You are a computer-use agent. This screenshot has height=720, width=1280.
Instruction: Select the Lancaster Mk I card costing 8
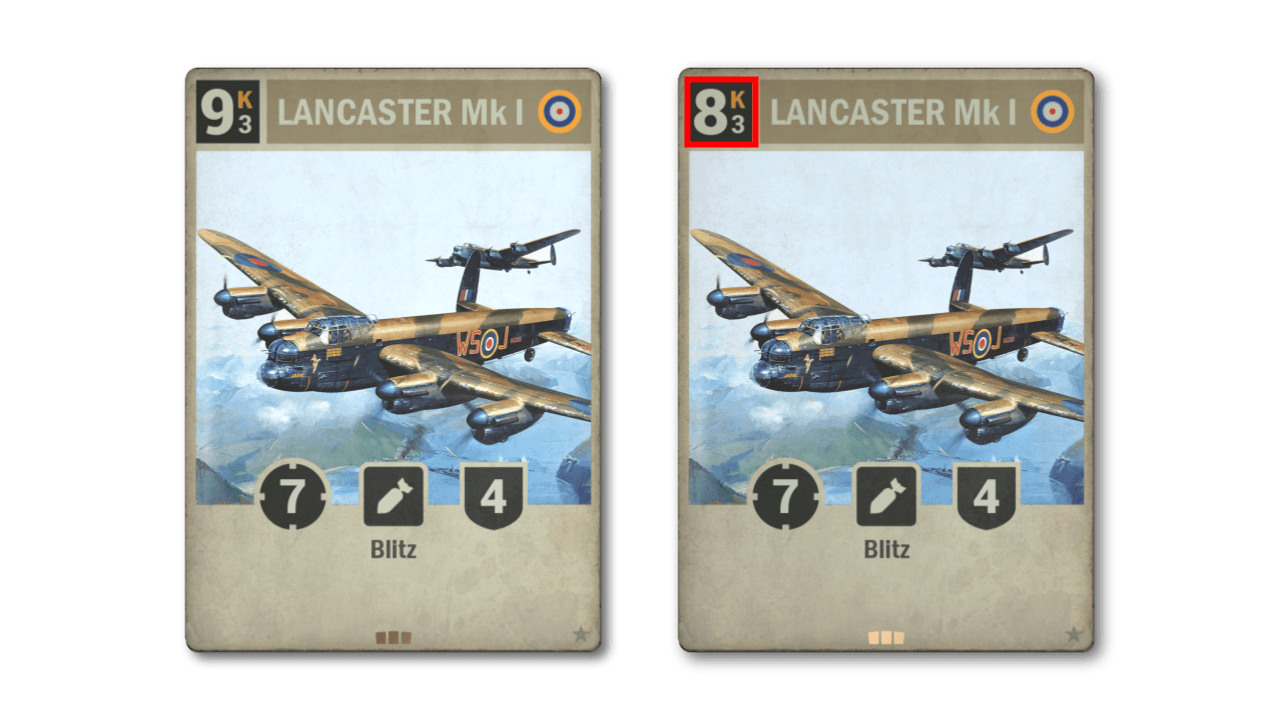pyautogui.click(x=886, y=360)
